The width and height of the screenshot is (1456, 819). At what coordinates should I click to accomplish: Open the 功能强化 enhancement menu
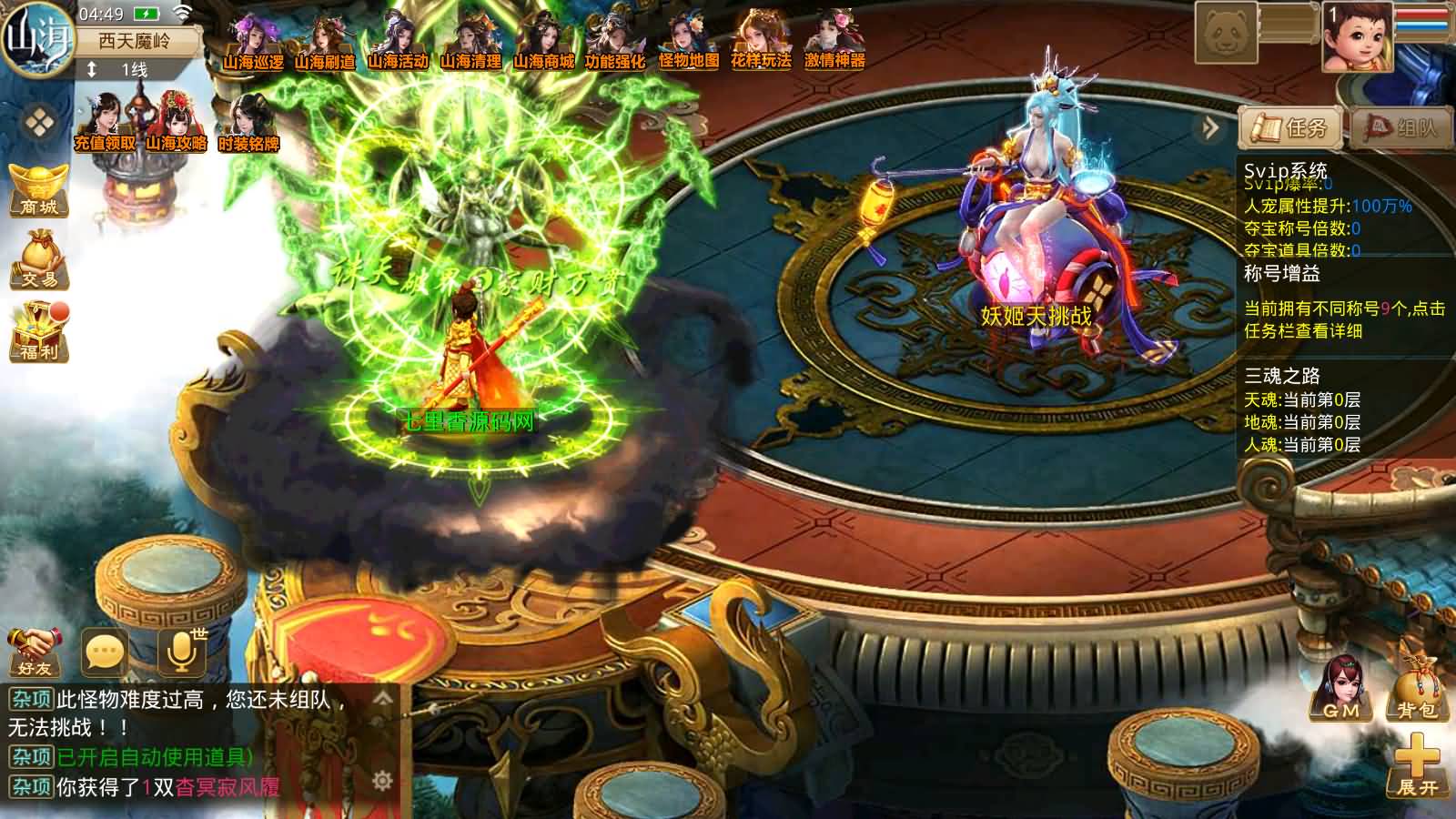pyautogui.click(x=615, y=41)
